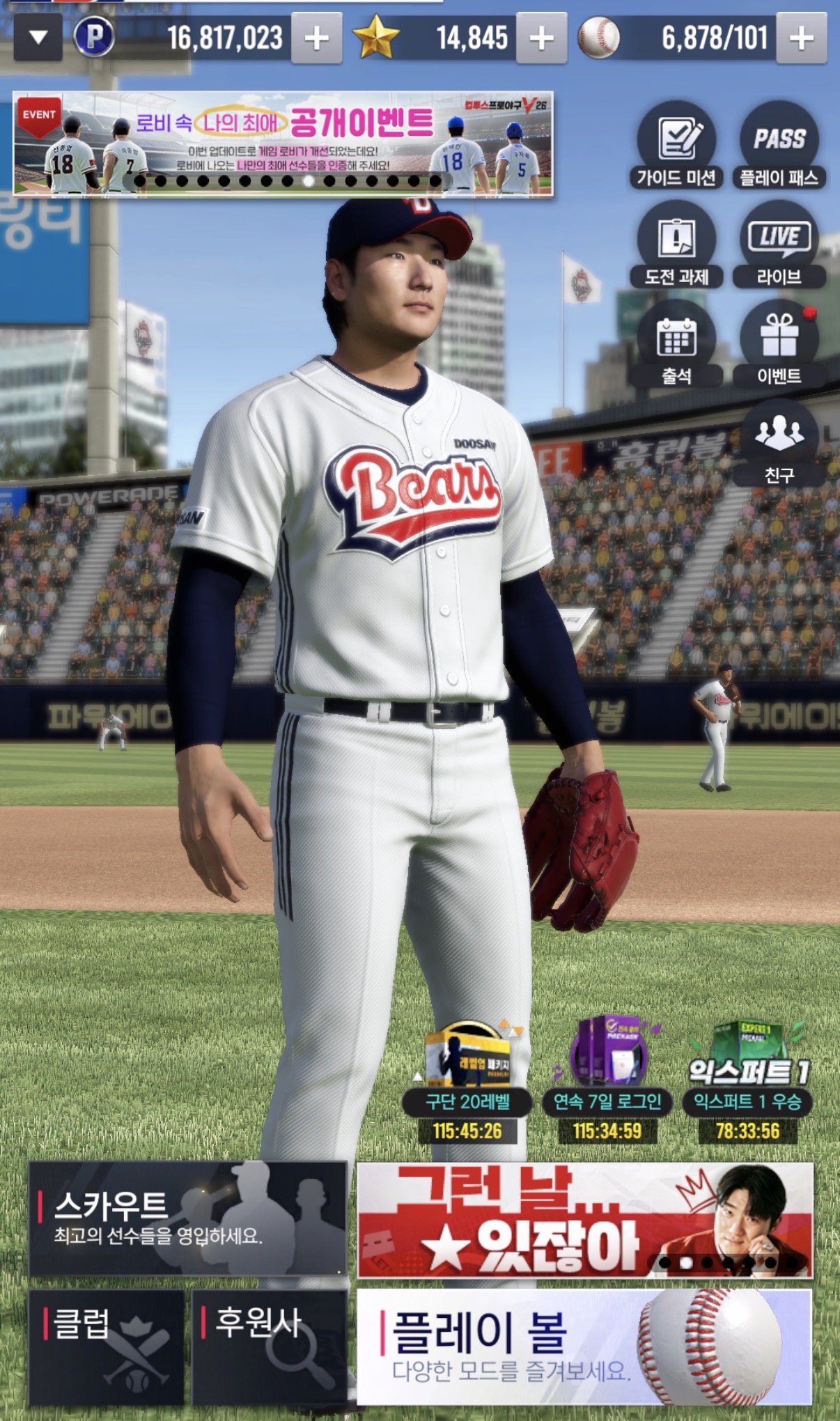Viewport: 840px width, 1421px height.
Task: Open the 후원사 sponsor menu
Action: (270, 1347)
